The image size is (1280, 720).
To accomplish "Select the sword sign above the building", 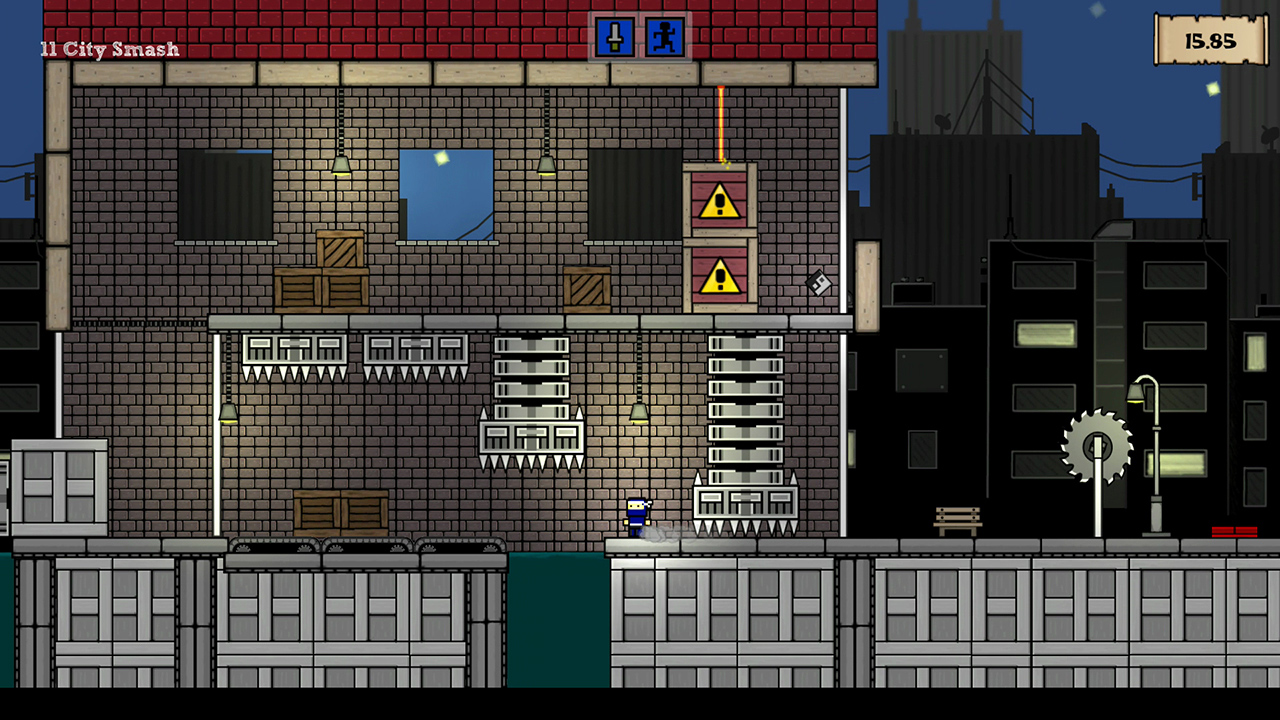I will (x=616, y=37).
